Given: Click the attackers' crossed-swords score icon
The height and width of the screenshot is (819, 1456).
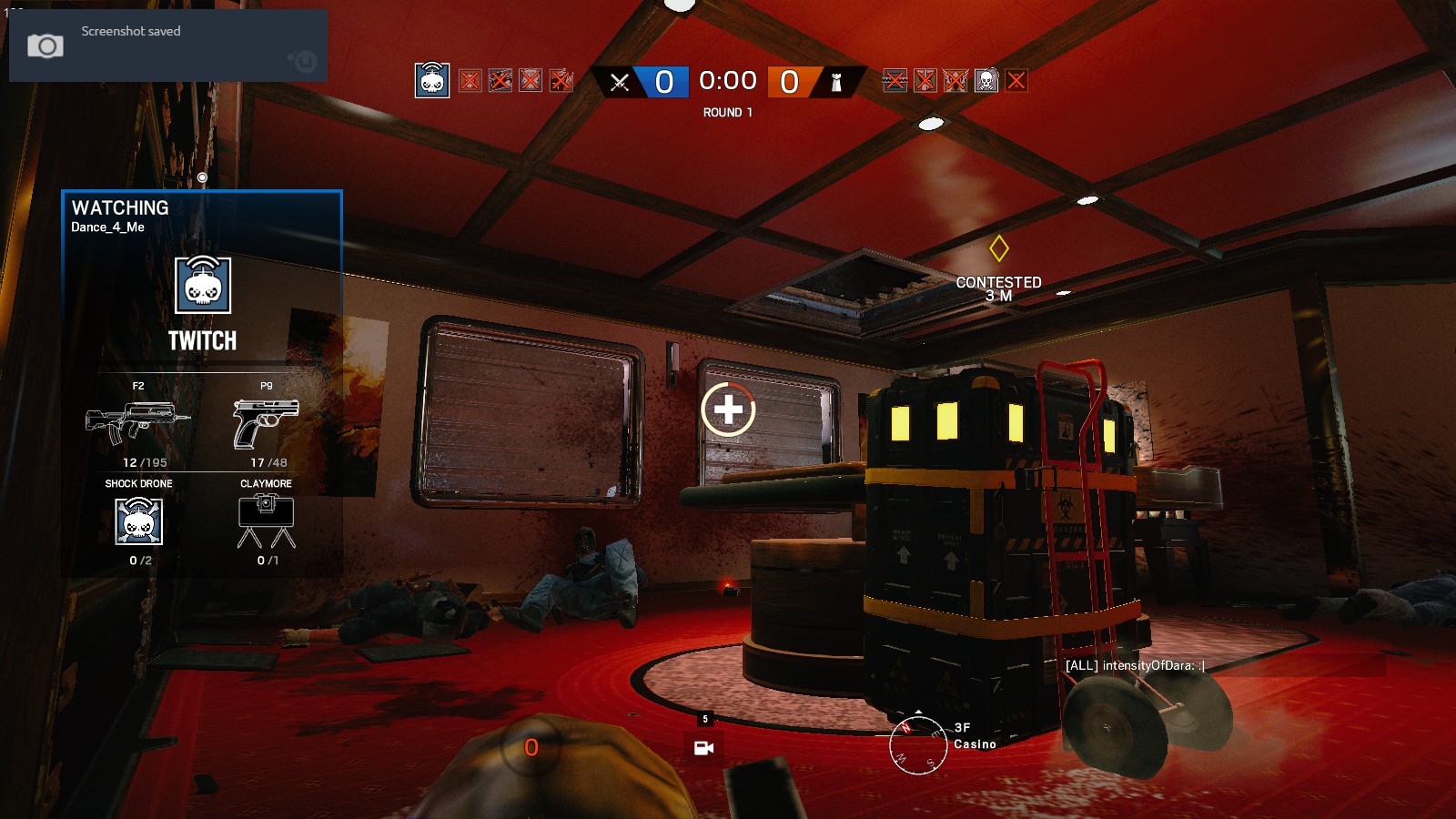Looking at the screenshot, I should [x=622, y=81].
